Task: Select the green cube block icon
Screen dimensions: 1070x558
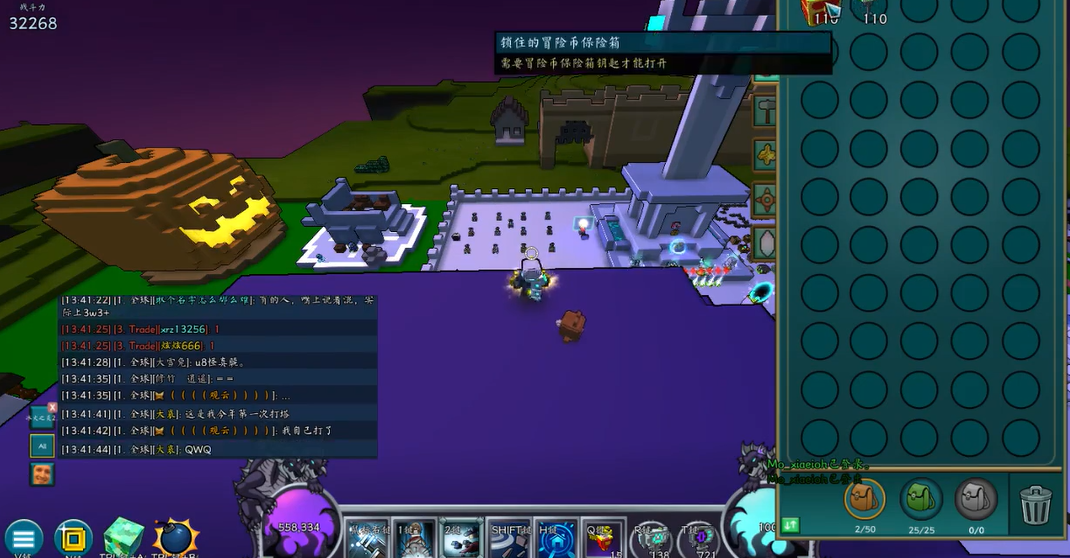Action: [125, 537]
